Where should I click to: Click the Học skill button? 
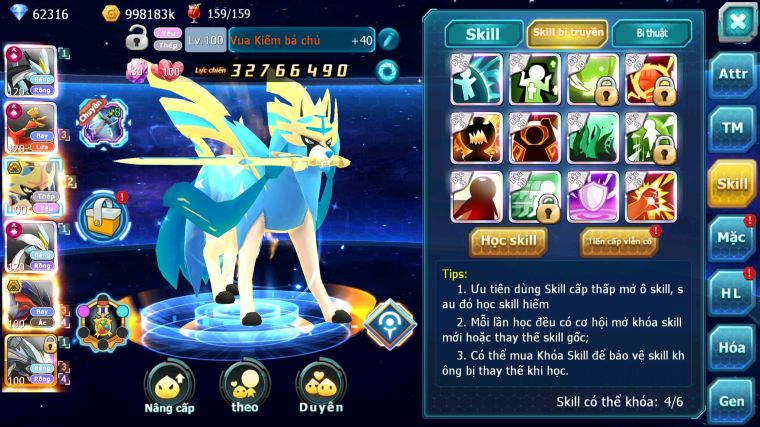pos(509,240)
